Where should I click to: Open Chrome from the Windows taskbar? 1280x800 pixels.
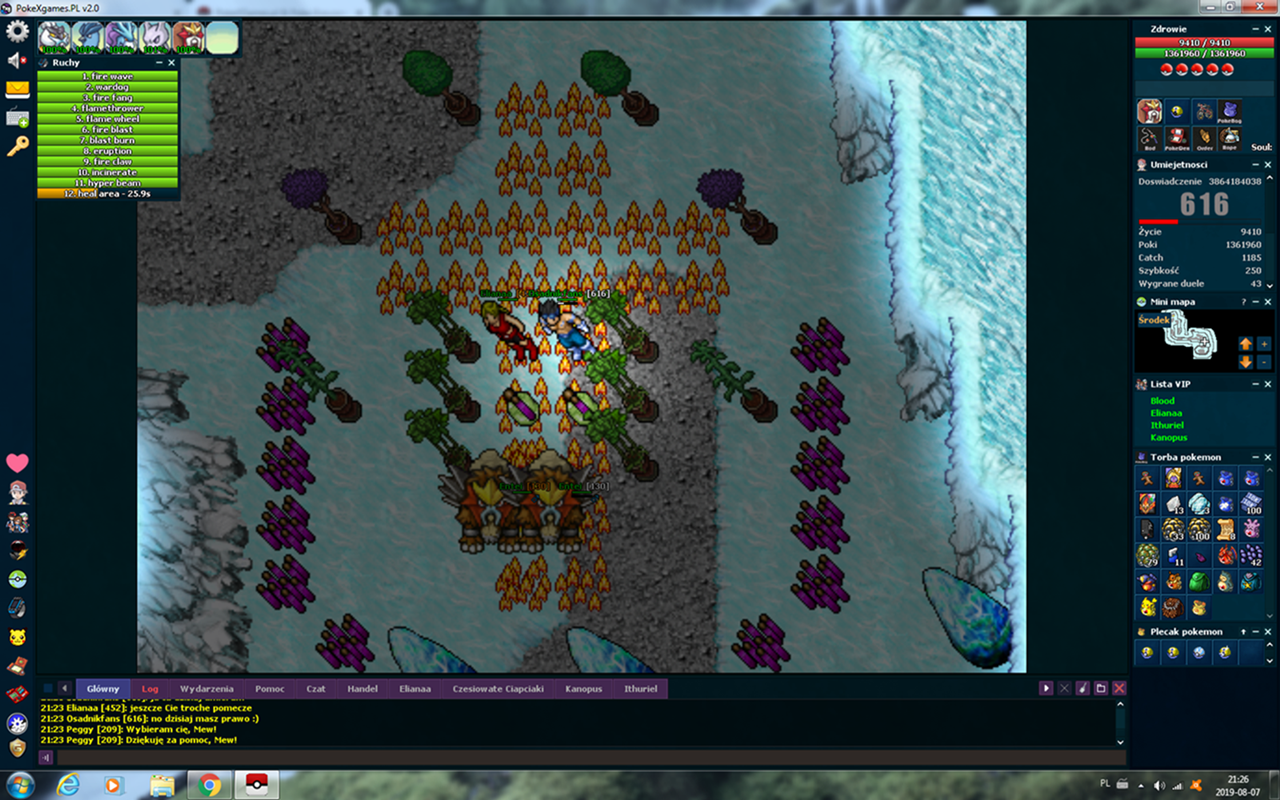[209, 785]
